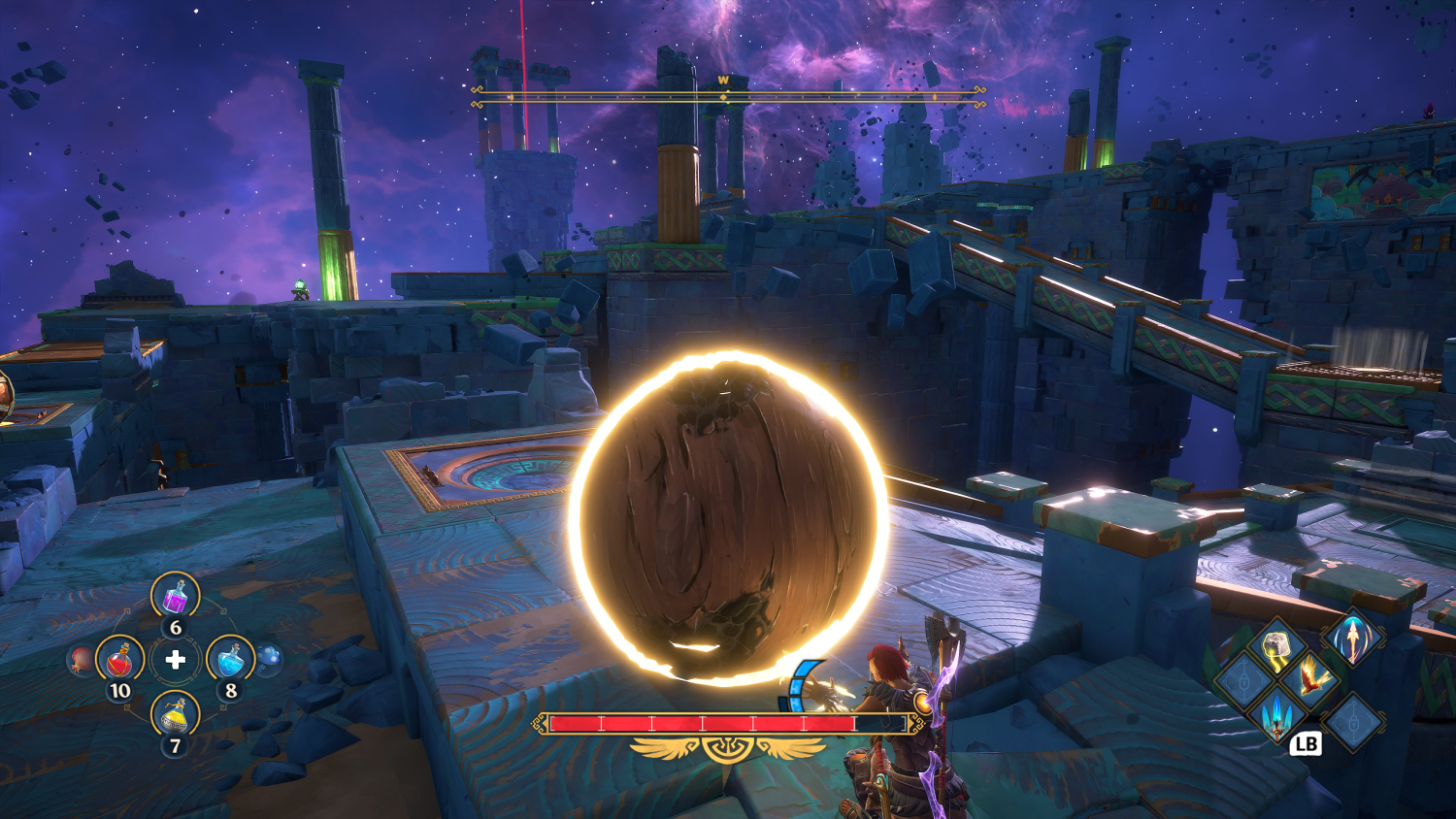The height and width of the screenshot is (819, 1456).
Task: Choose the yellow potion flask
Action: (x=176, y=716)
